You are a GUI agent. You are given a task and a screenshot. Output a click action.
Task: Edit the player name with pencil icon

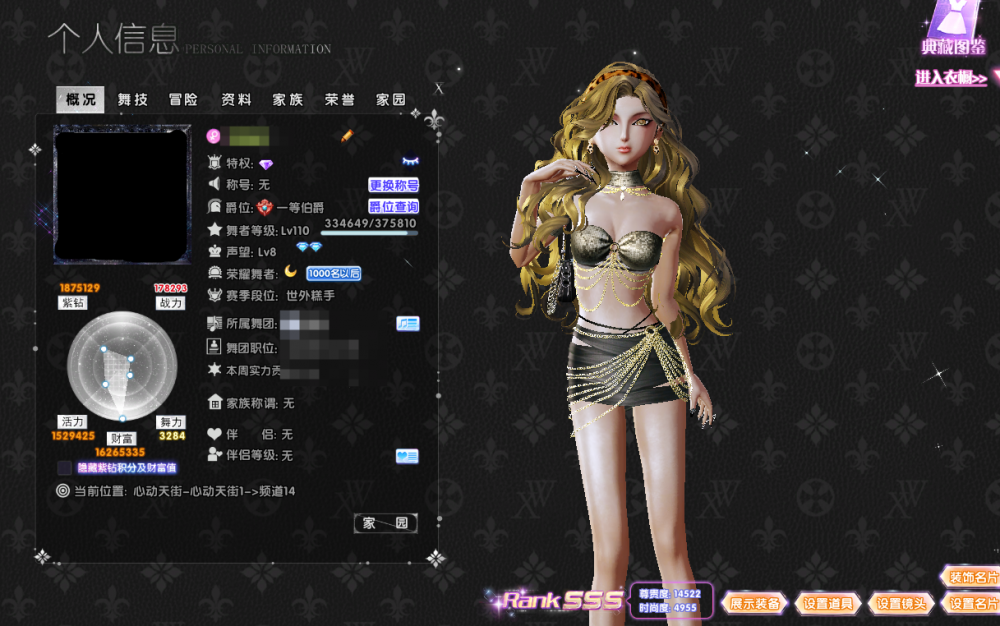click(x=347, y=136)
